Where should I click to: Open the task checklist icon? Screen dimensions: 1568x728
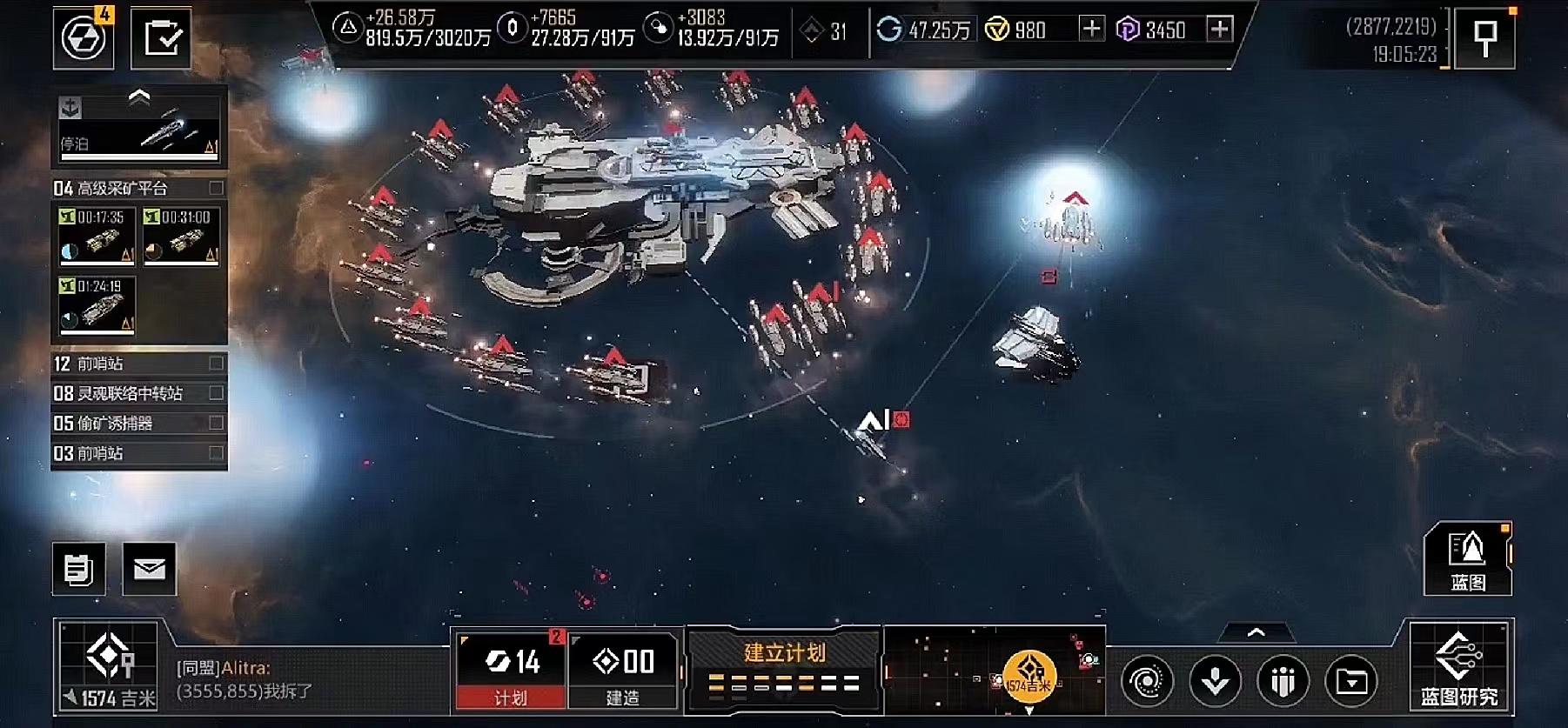pyautogui.click(x=162, y=37)
